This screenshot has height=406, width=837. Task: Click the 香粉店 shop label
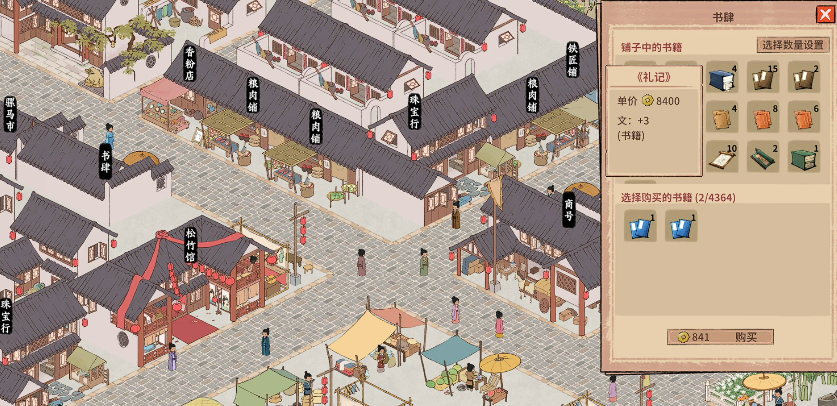click(x=190, y=63)
